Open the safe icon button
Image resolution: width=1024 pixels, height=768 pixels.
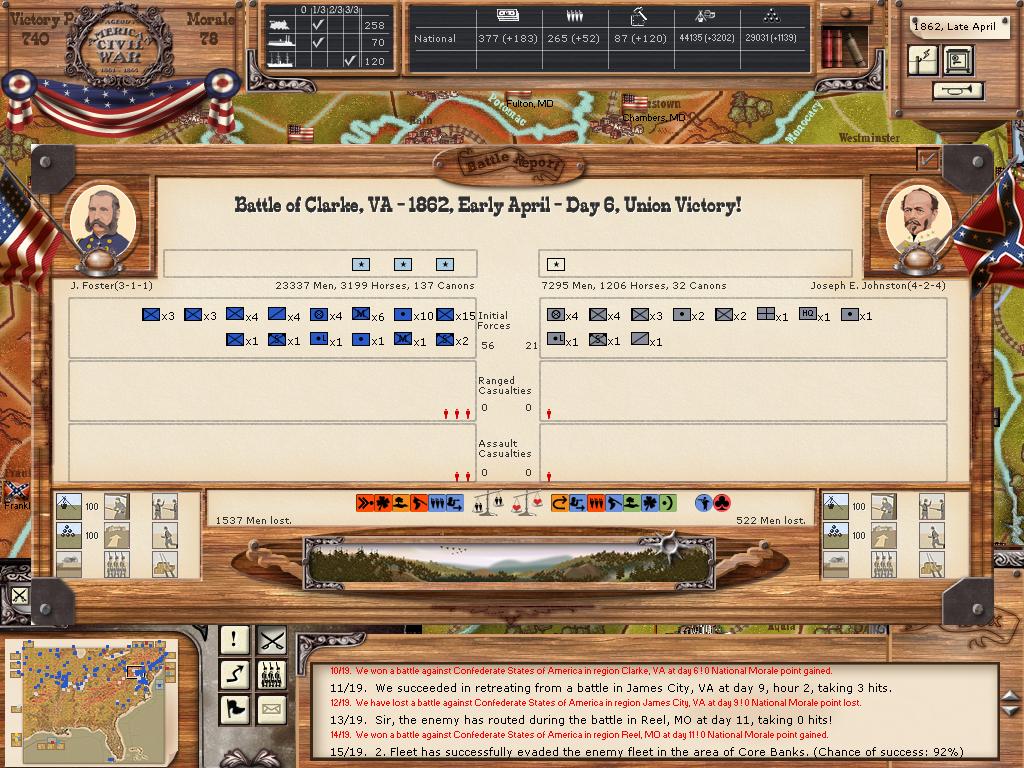tap(958, 61)
